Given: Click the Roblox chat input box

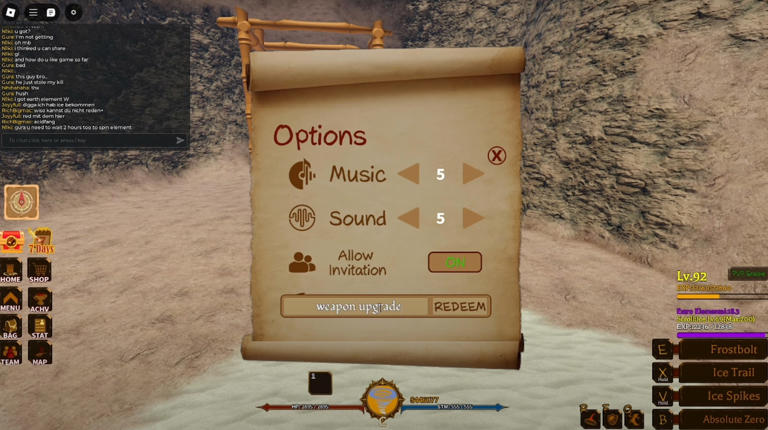Looking at the screenshot, I should point(90,140).
